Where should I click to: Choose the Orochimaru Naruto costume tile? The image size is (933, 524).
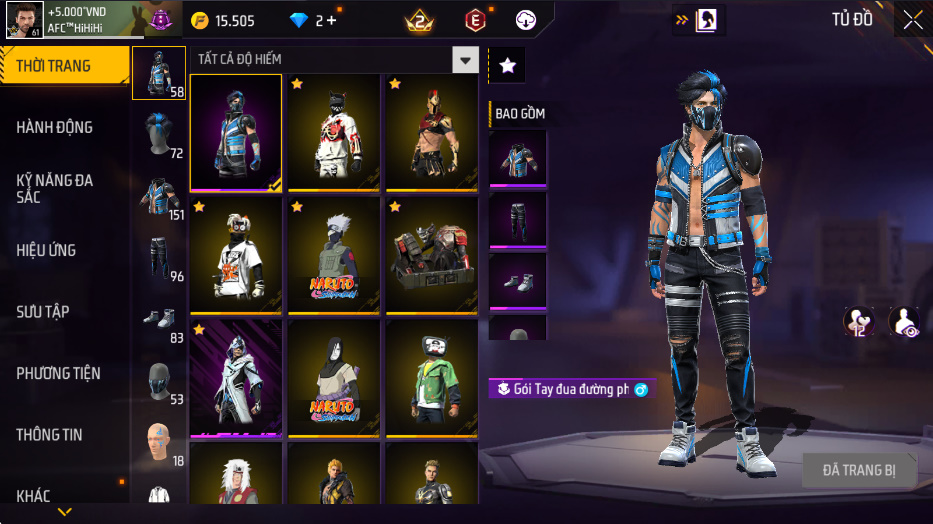click(334, 377)
